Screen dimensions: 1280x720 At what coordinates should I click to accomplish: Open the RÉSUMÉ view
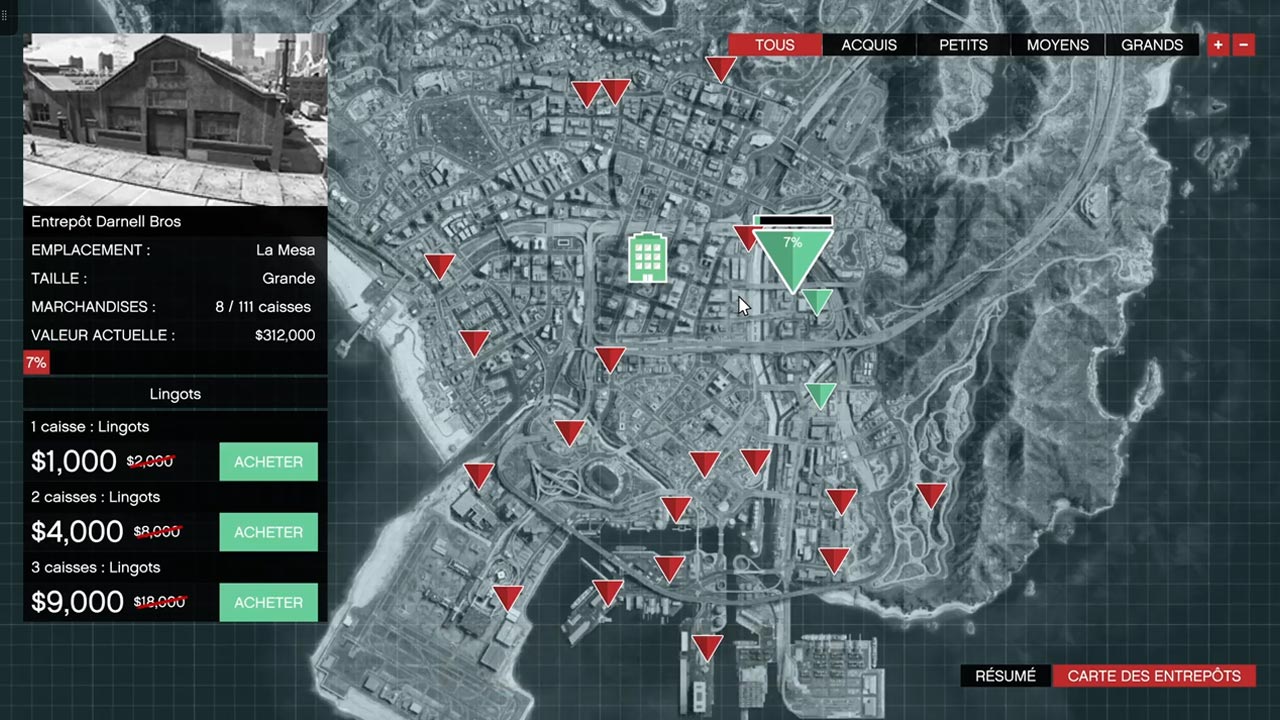pos(1005,676)
